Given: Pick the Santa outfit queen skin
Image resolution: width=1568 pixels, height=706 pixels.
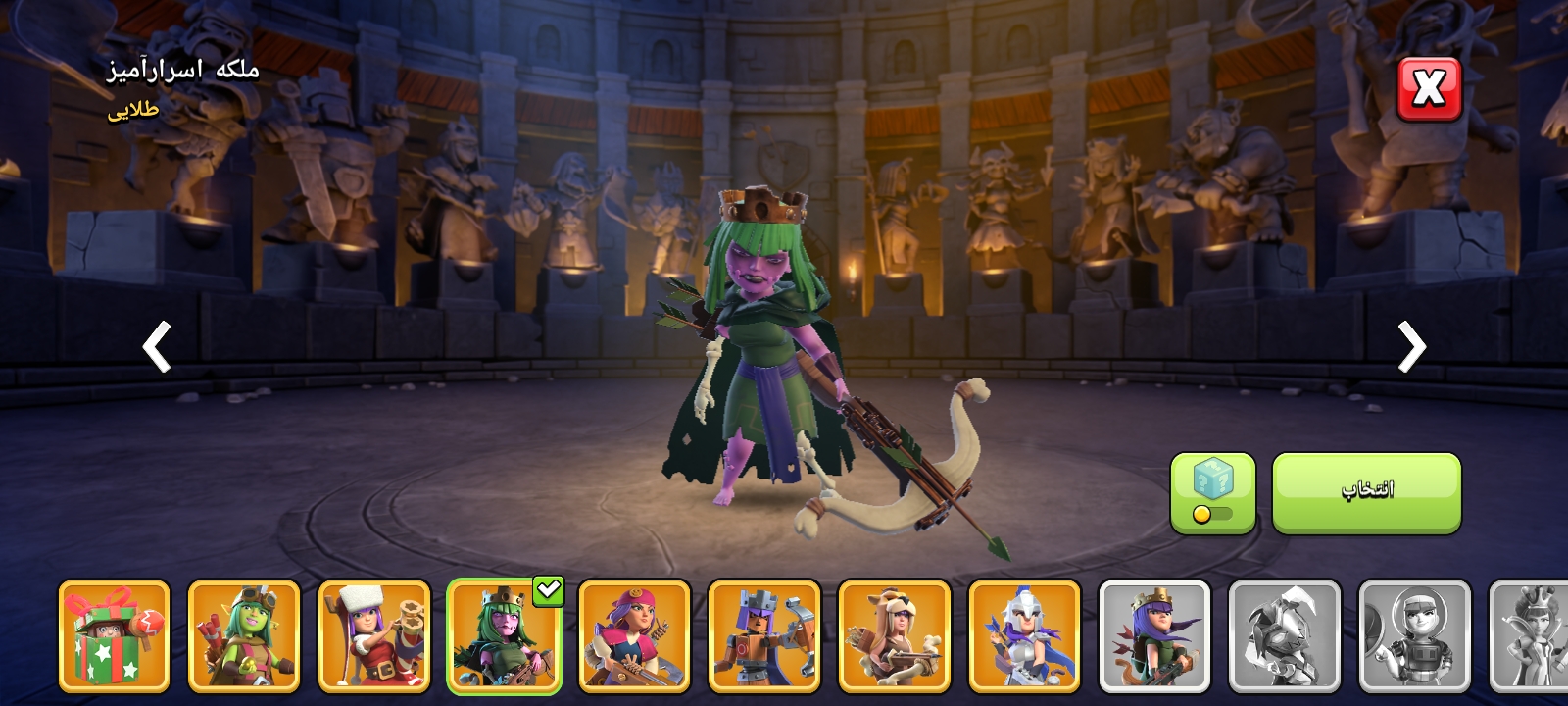Looking at the screenshot, I should coord(374,635).
